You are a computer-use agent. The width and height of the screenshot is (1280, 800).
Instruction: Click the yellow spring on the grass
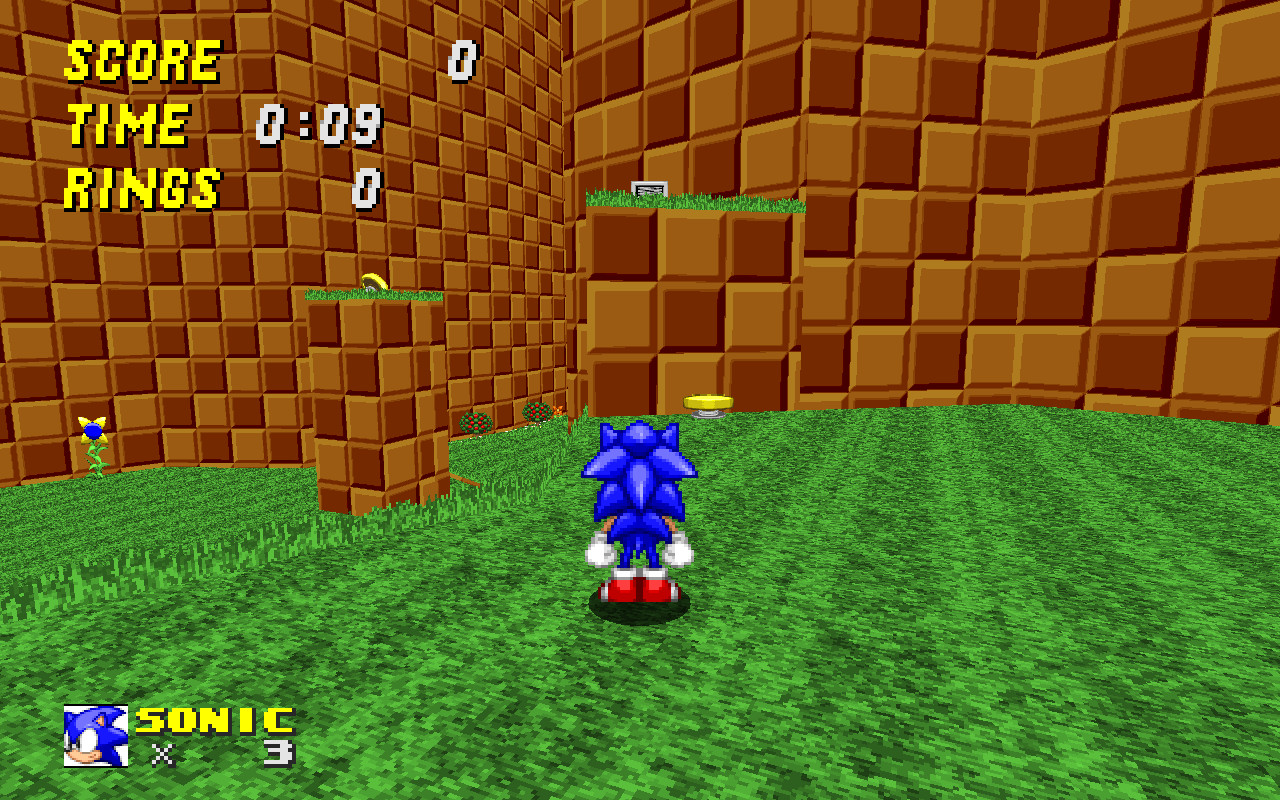click(x=709, y=400)
